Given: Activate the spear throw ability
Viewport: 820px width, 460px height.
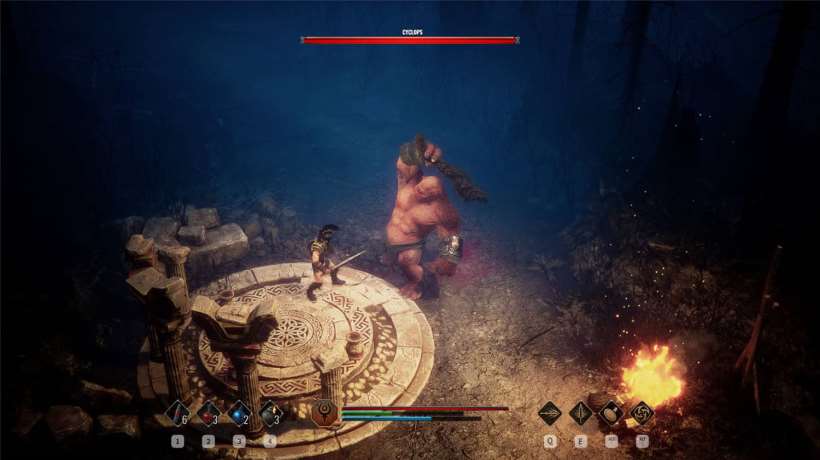Looking at the screenshot, I should pyautogui.click(x=550, y=413).
